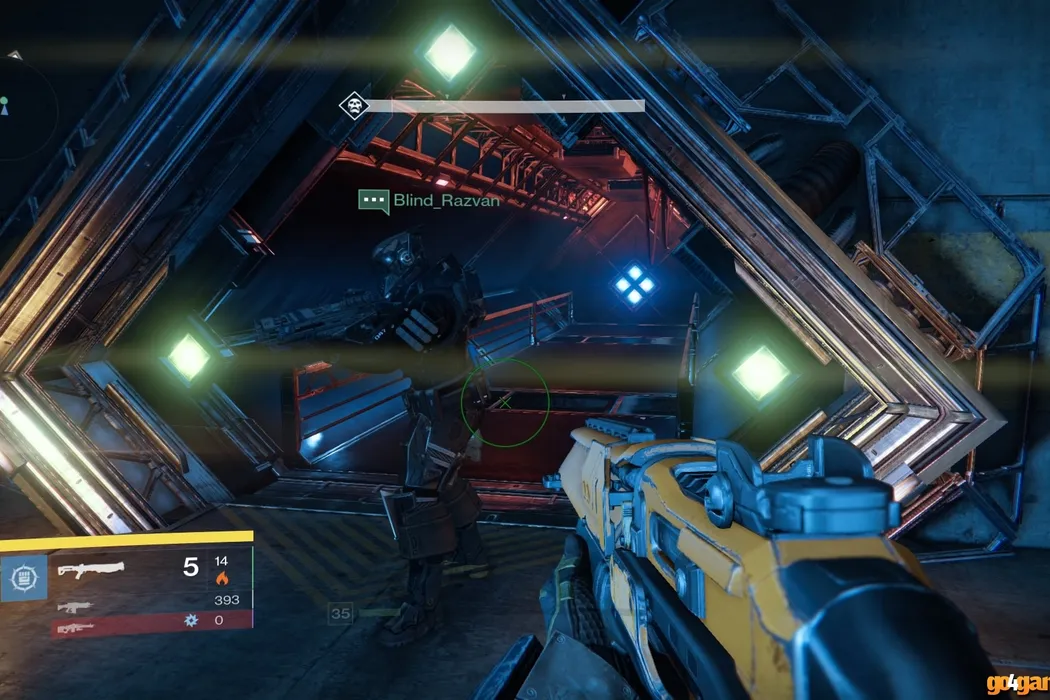Click the blue heavy ammo burst icon
Screen dimensions: 1050x700
tap(191, 621)
